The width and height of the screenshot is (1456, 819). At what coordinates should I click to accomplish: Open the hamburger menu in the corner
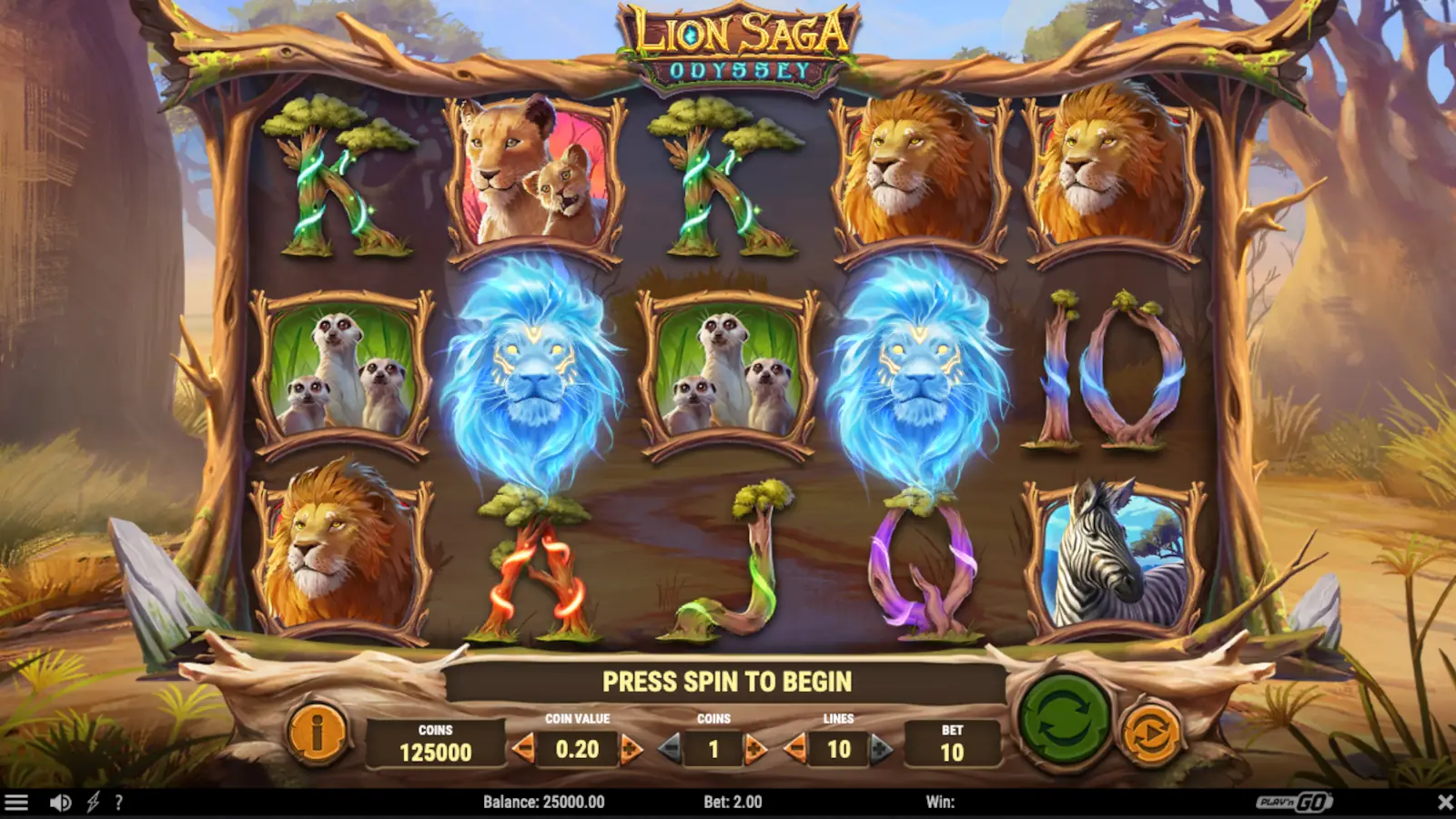point(18,803)
